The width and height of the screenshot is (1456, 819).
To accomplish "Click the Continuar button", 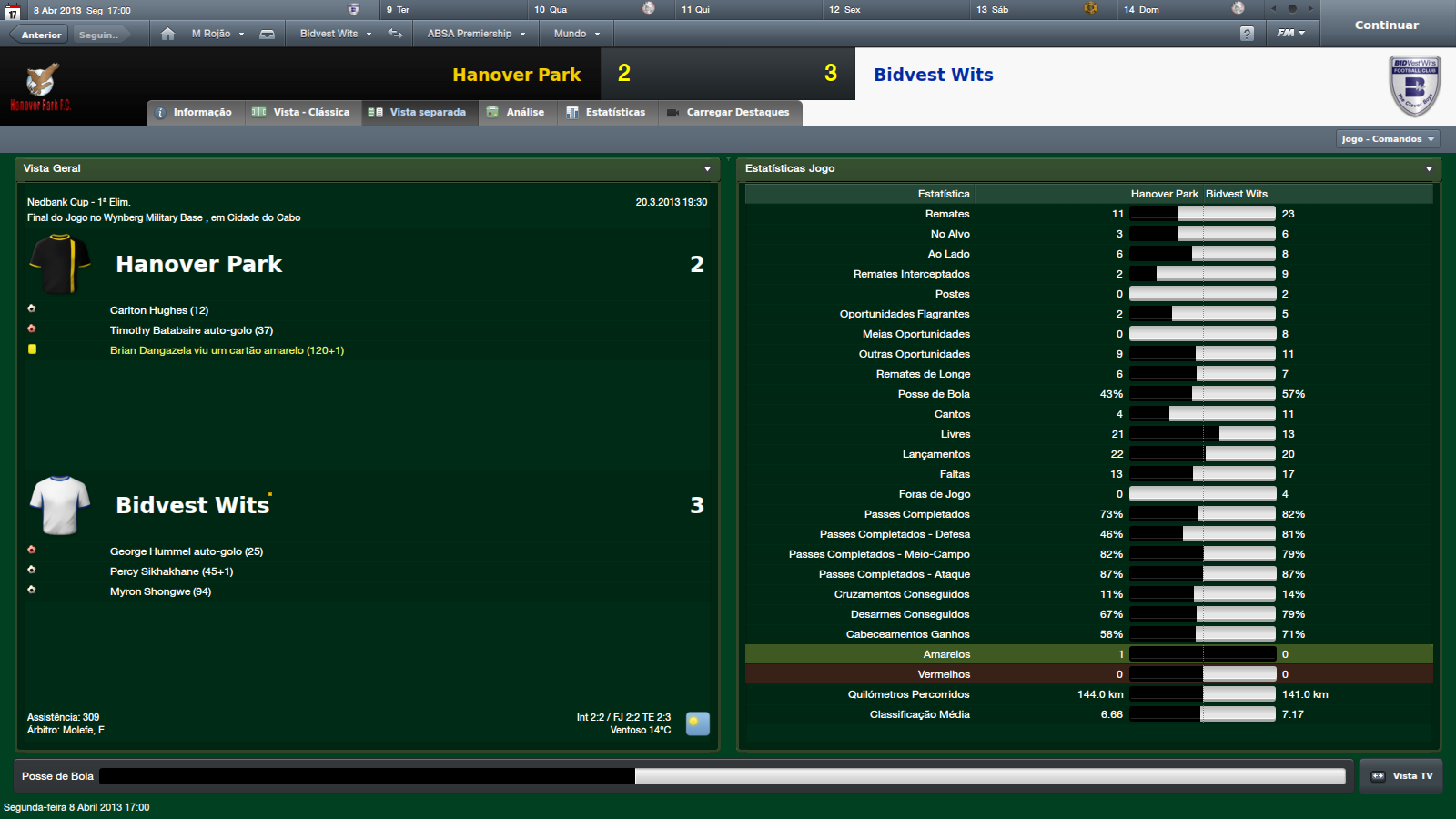I will [1386, 25].
